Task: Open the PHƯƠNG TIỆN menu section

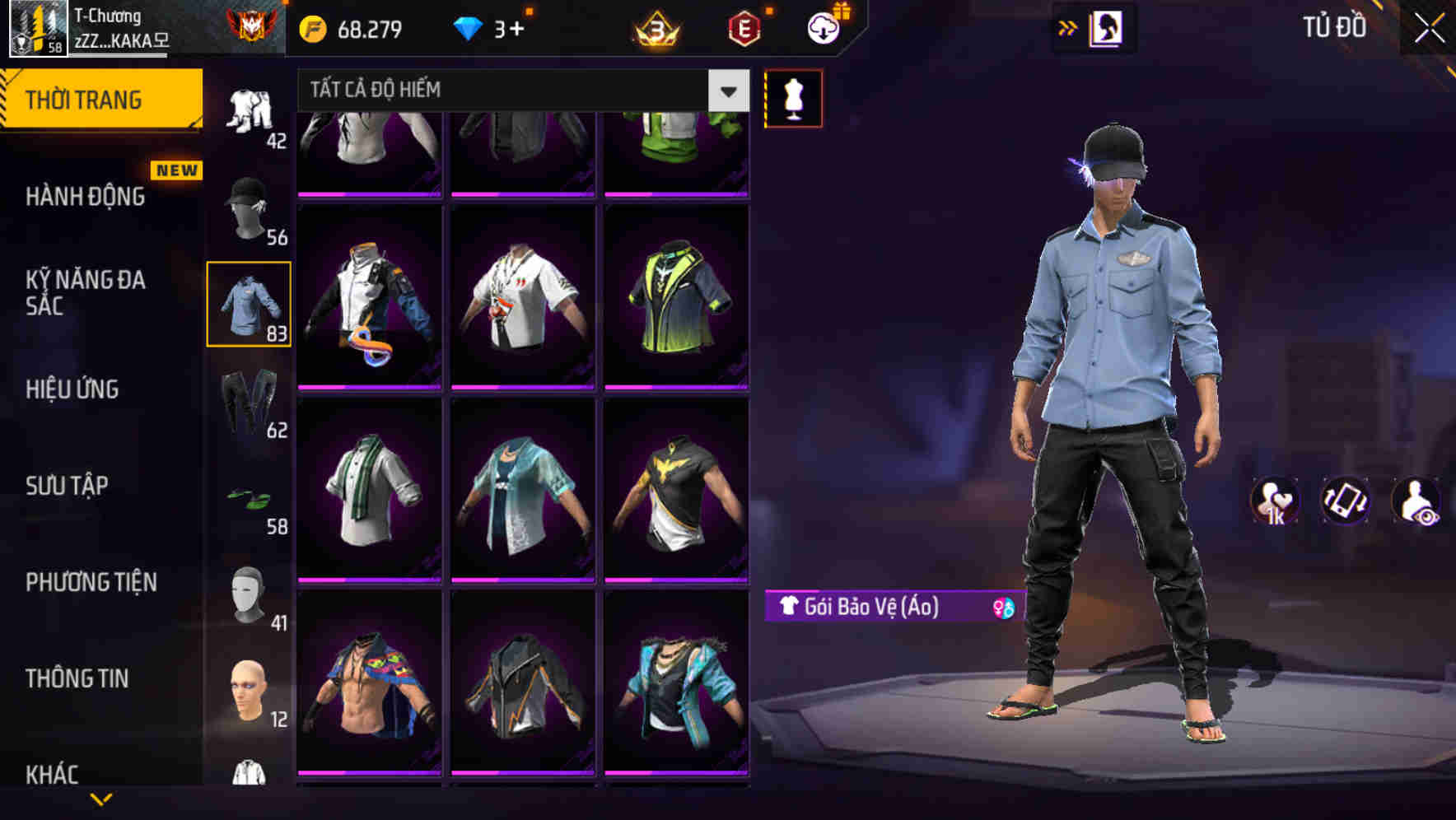Action: point(91,581)
